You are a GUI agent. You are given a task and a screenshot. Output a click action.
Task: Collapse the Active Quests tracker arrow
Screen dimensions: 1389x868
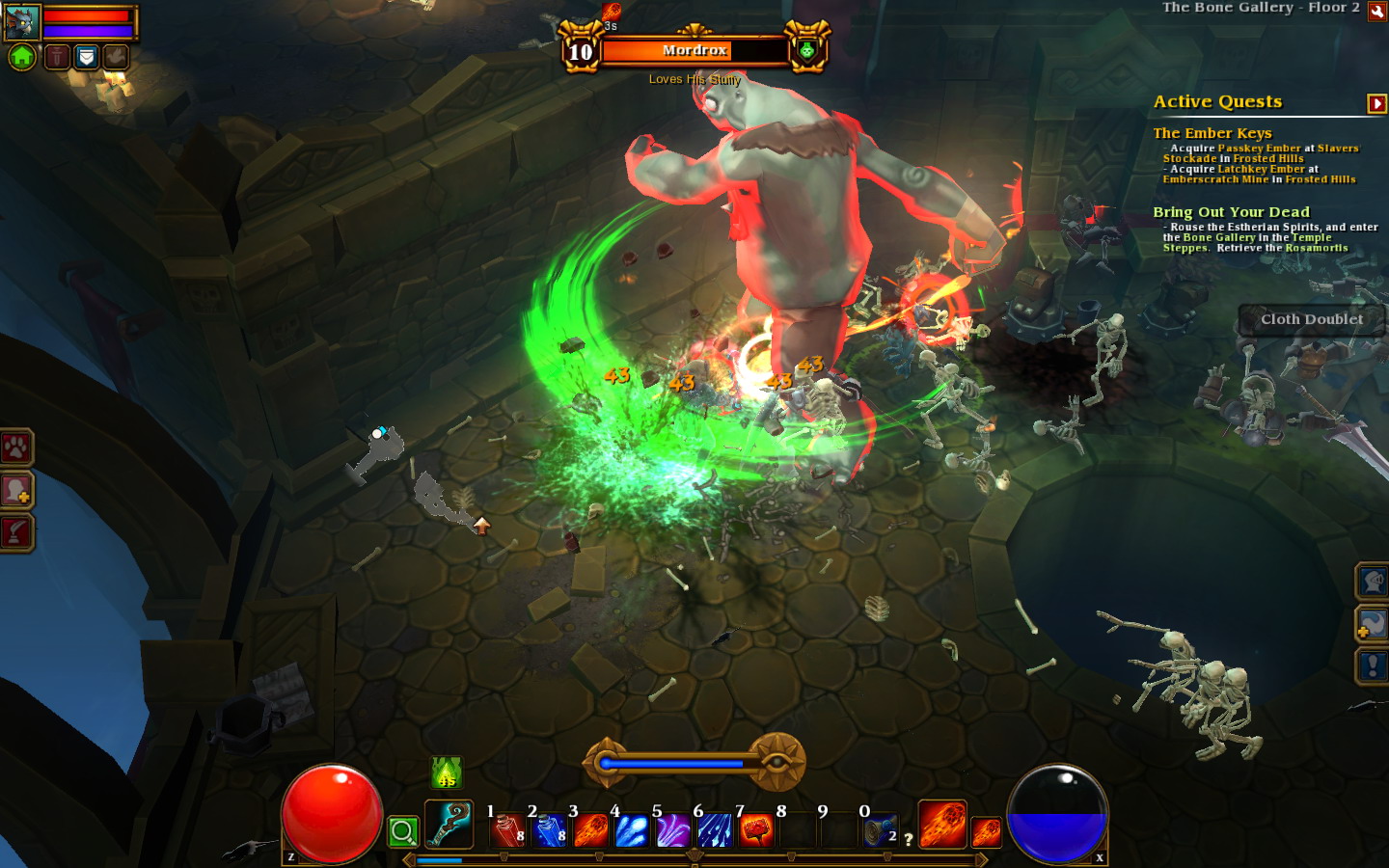click(1376, 103)
